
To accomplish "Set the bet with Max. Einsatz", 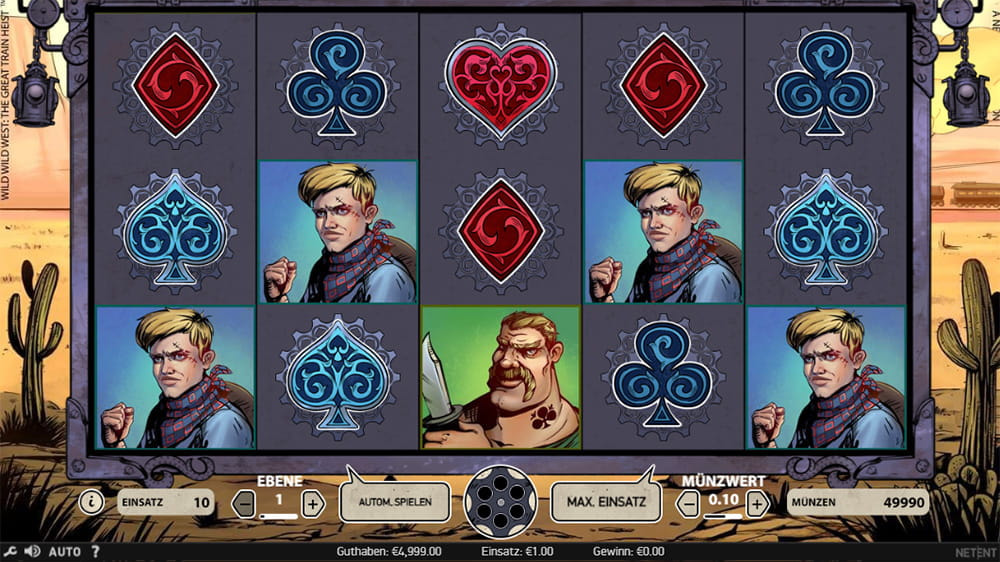I will [606, 502].
